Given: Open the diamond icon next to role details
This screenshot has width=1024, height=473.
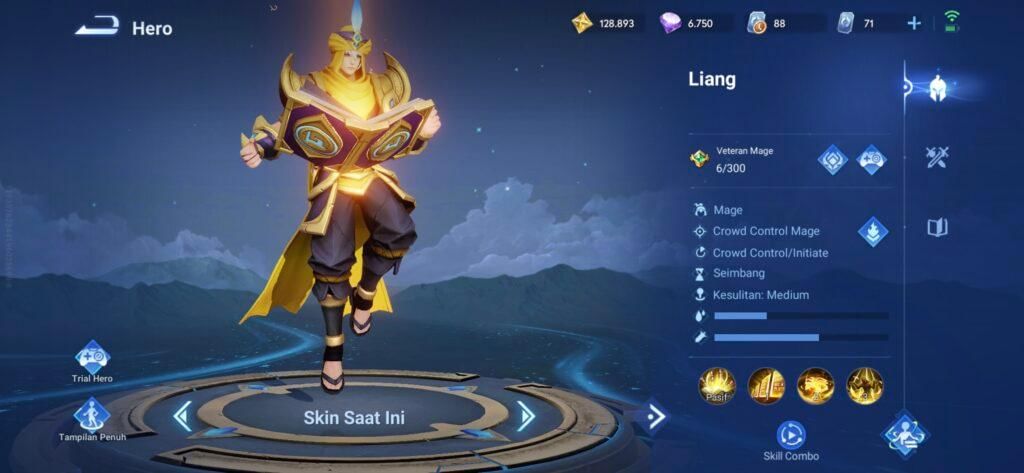Looking at the screenshot, I should click(x=873, y=232).
